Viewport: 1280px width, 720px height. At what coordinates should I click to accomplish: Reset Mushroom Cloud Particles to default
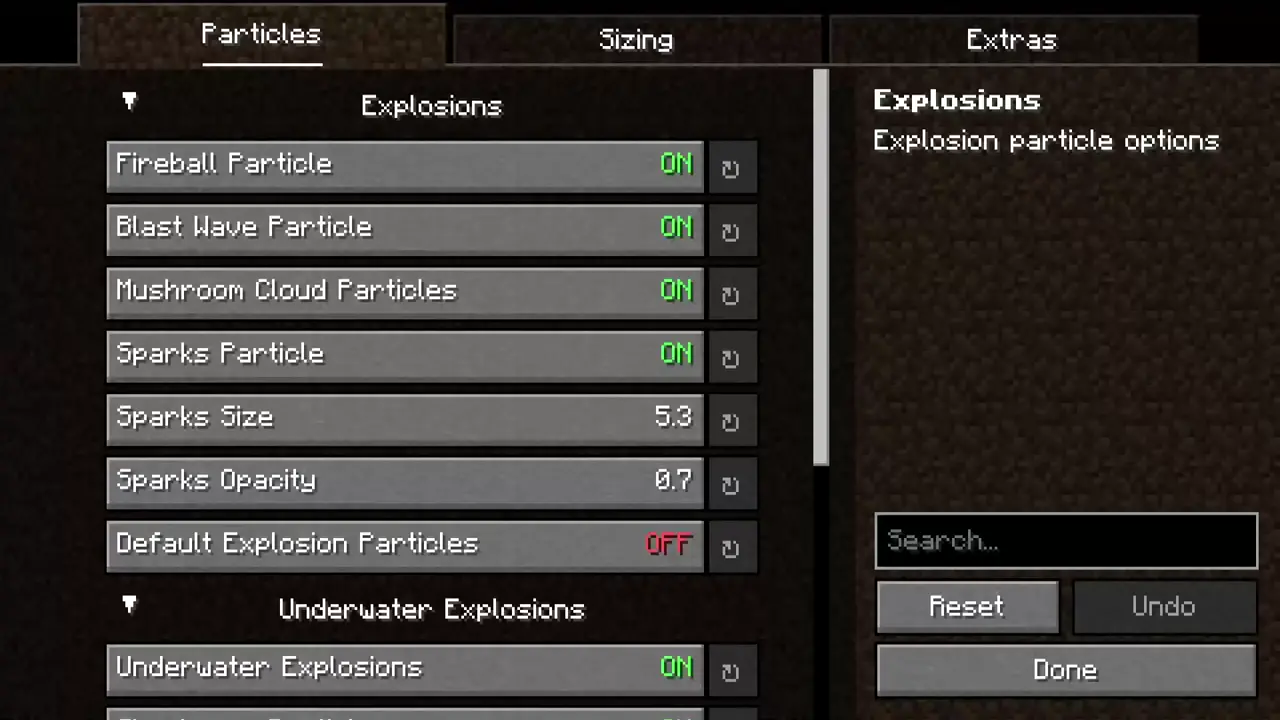tap(732, 294)
